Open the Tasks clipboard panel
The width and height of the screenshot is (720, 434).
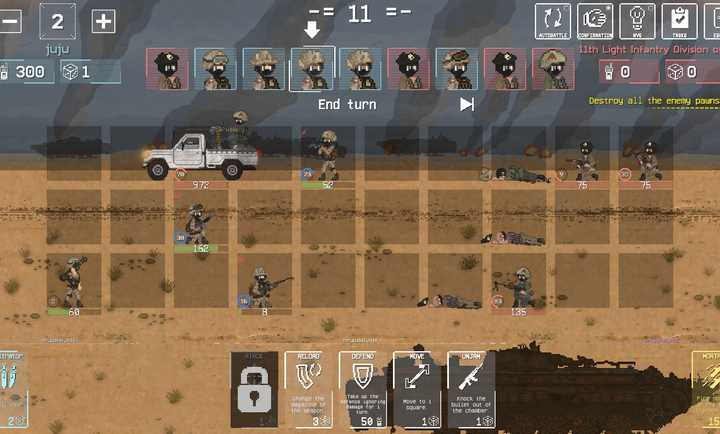(x=680, y=20)
